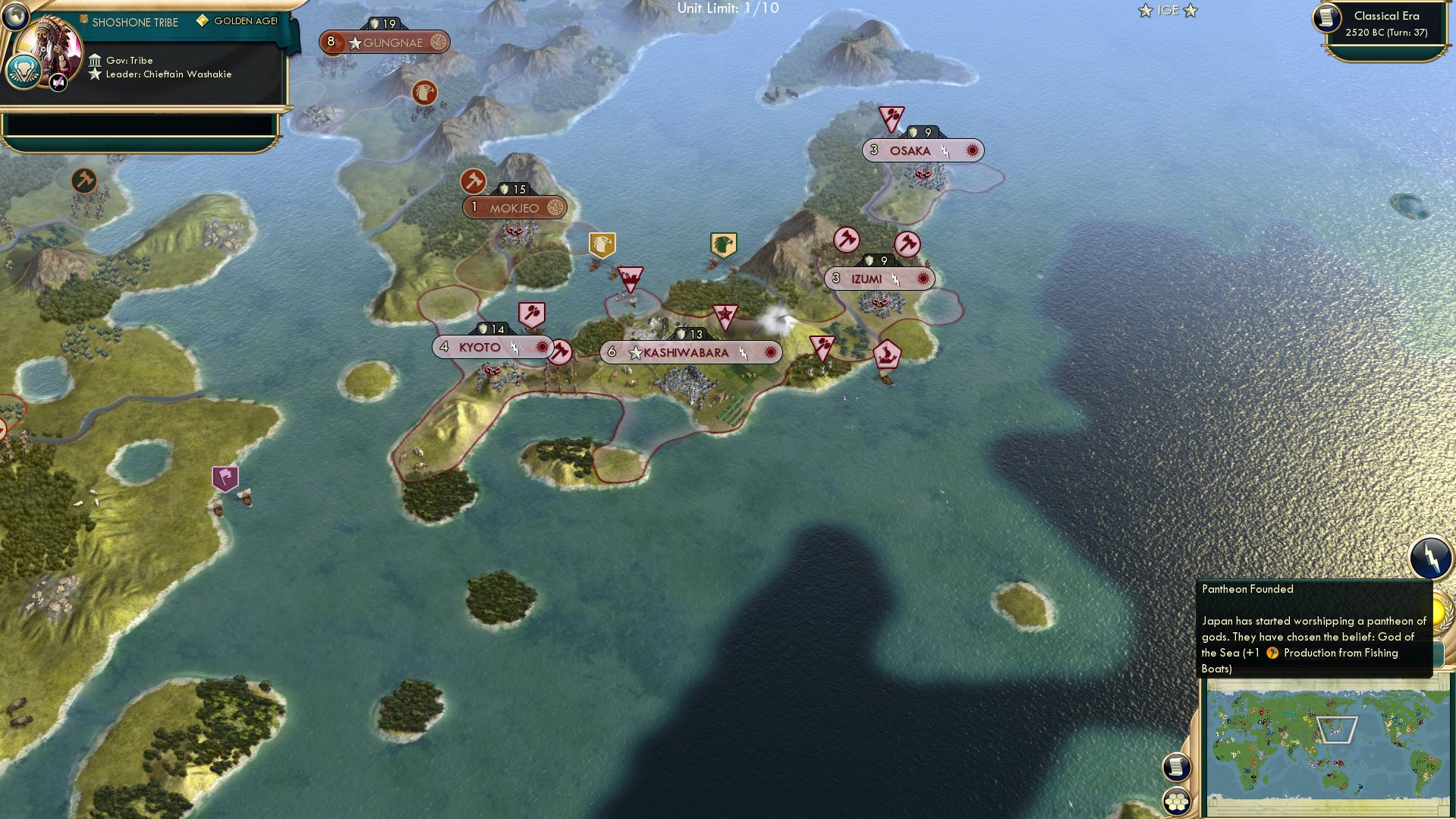
Task: Toggle Kyoto's focus sun icon on its banner
Action: [541, 347]
